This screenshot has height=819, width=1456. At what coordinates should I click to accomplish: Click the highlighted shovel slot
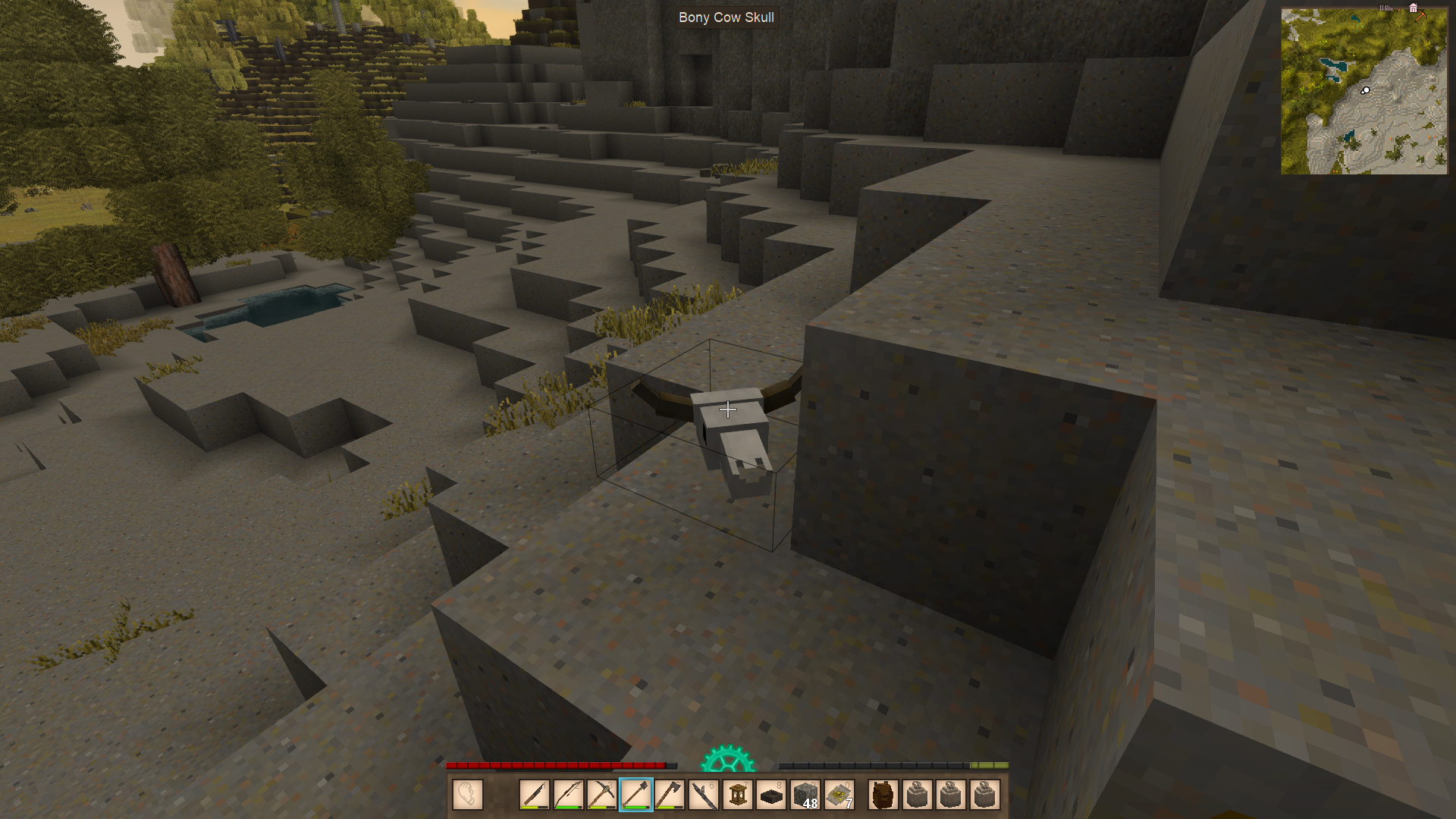coord(635,795)
